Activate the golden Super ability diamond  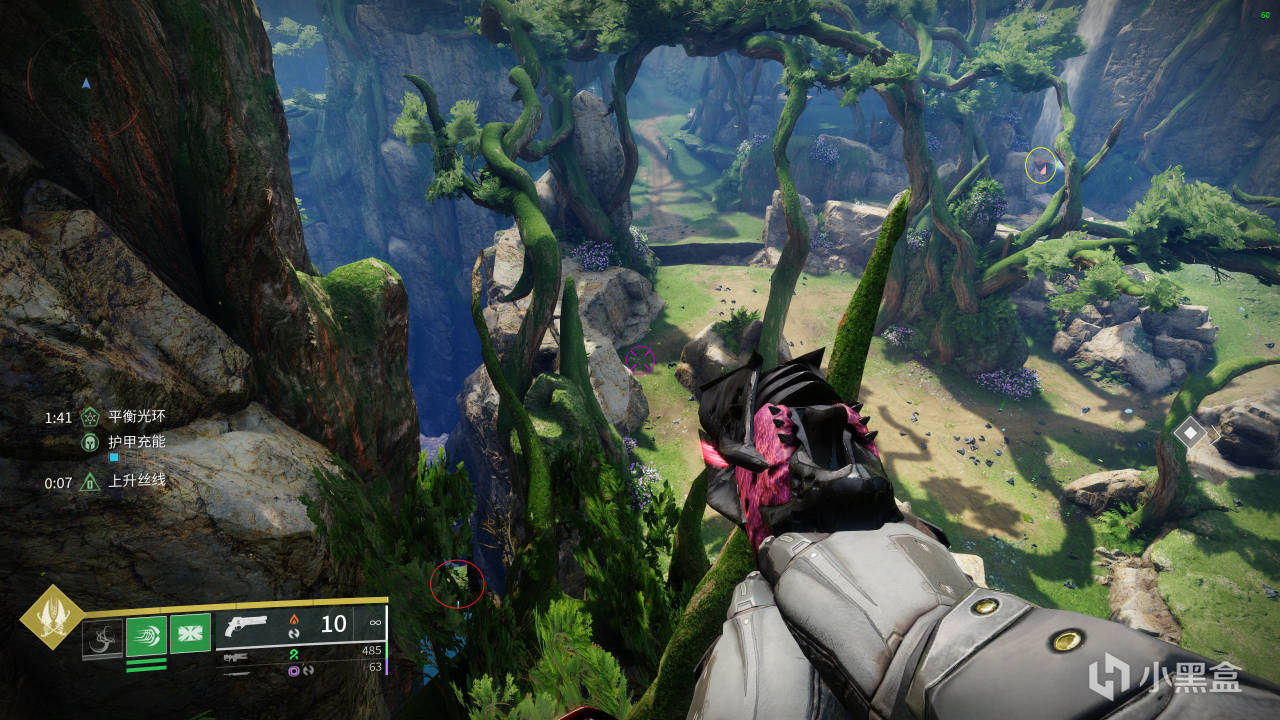pyautogui.click(x=51, y=618)
